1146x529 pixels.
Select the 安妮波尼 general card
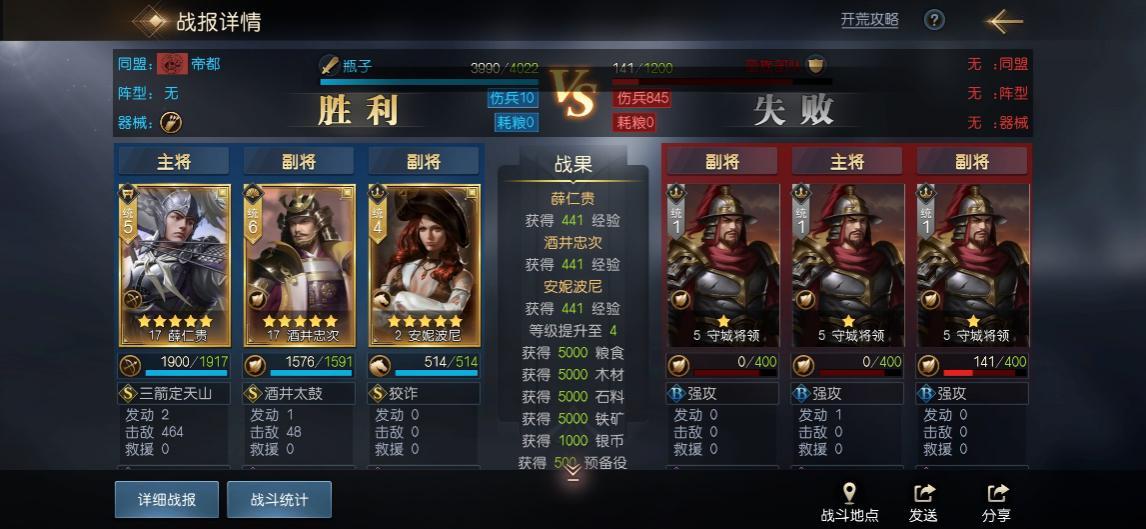424,264
